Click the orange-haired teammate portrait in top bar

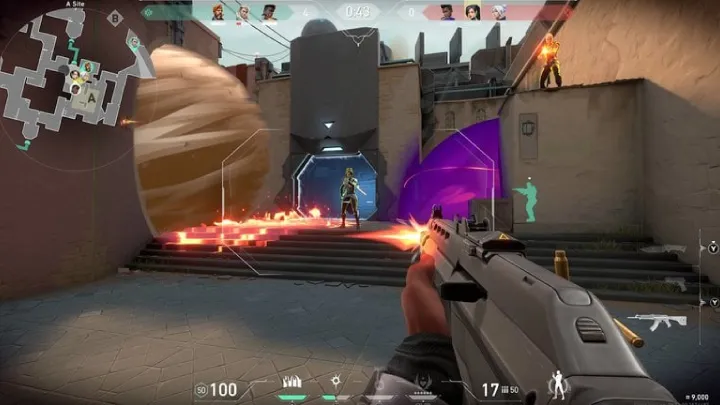tap(218, 12)
